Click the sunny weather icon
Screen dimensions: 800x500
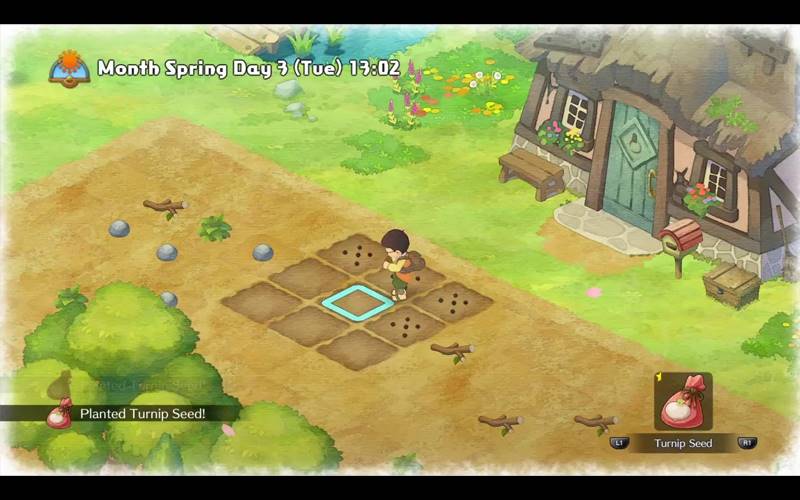click(69, 69)
